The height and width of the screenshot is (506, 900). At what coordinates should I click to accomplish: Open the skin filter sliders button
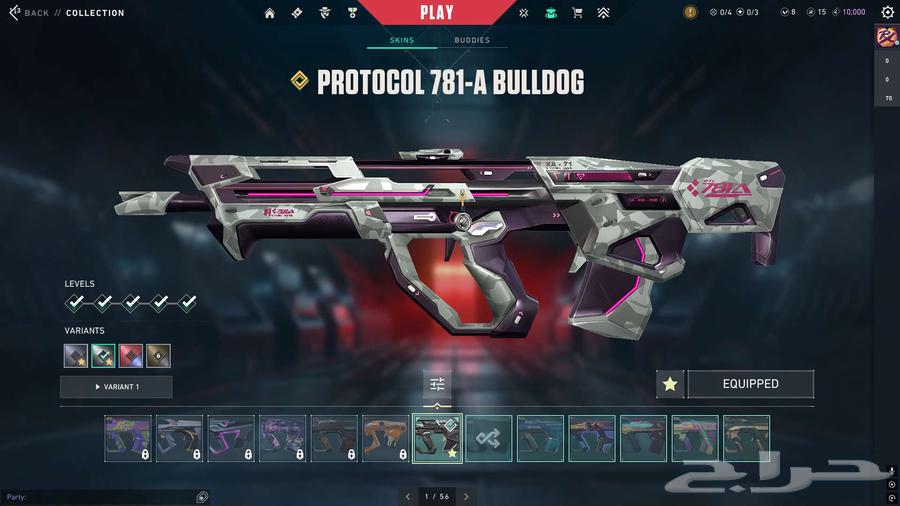tap(437, 384)
